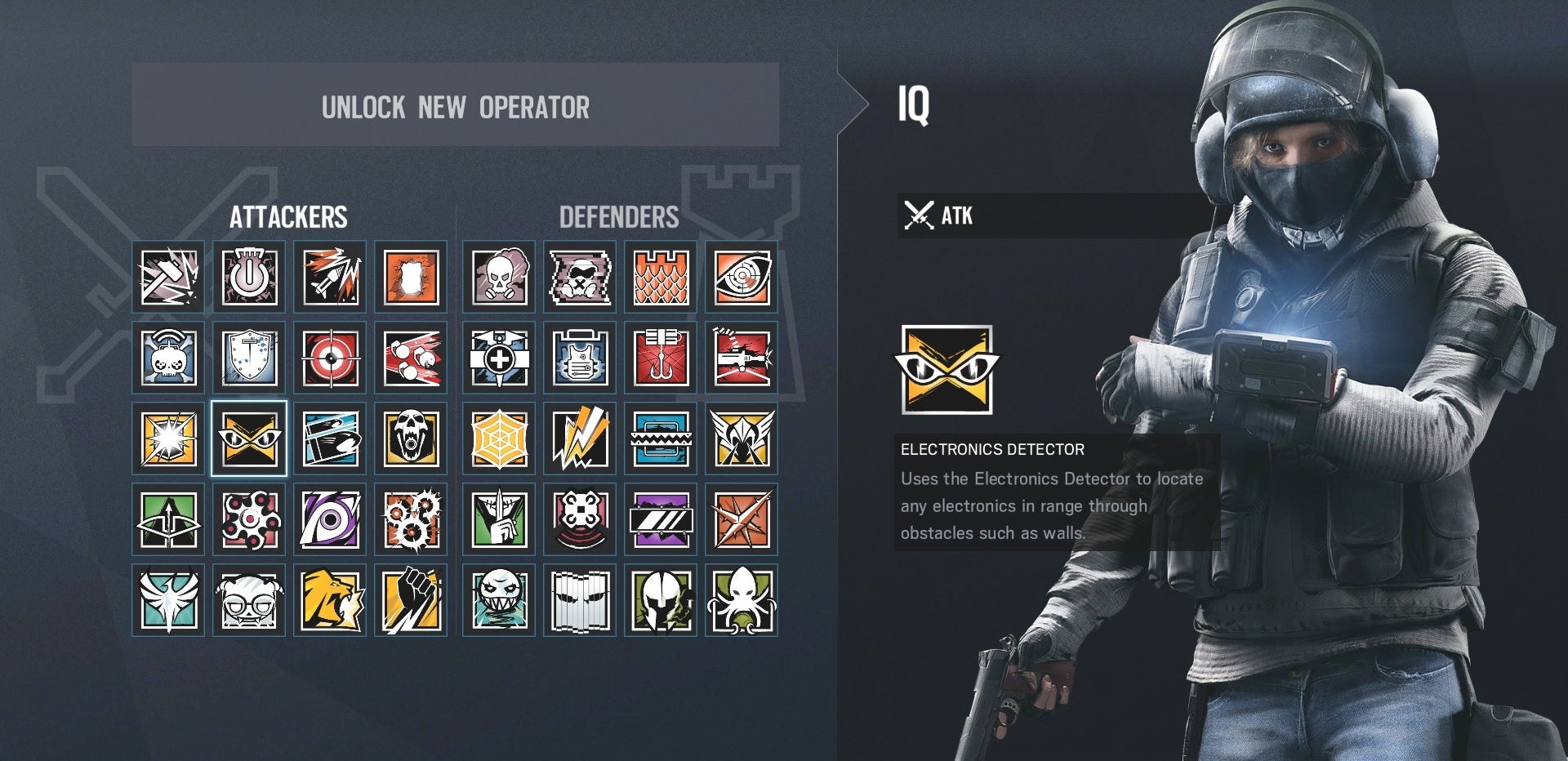The image size is (1568, 761).
Task: Select the Sledge attacker icon
Action: pos(167,276)
